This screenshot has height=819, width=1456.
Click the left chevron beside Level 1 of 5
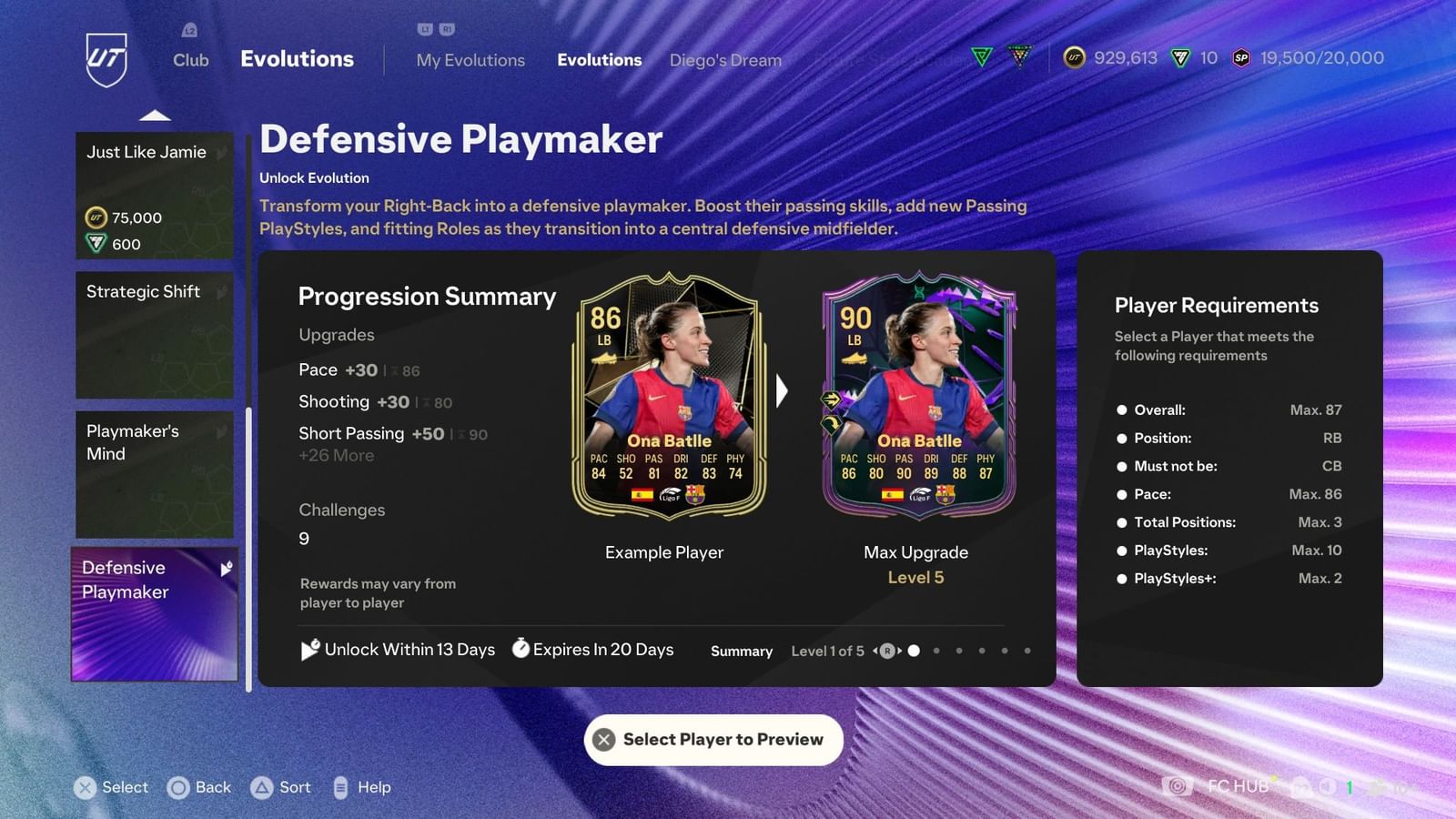875,651
